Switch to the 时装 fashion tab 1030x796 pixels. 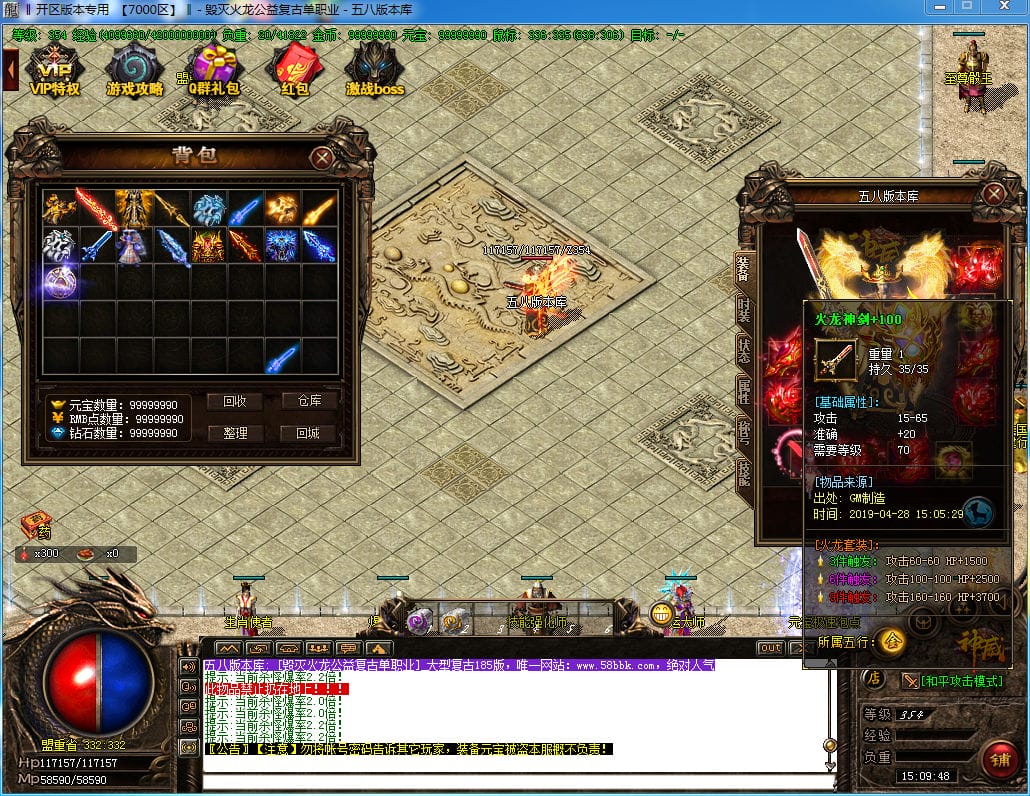(744, 309)
